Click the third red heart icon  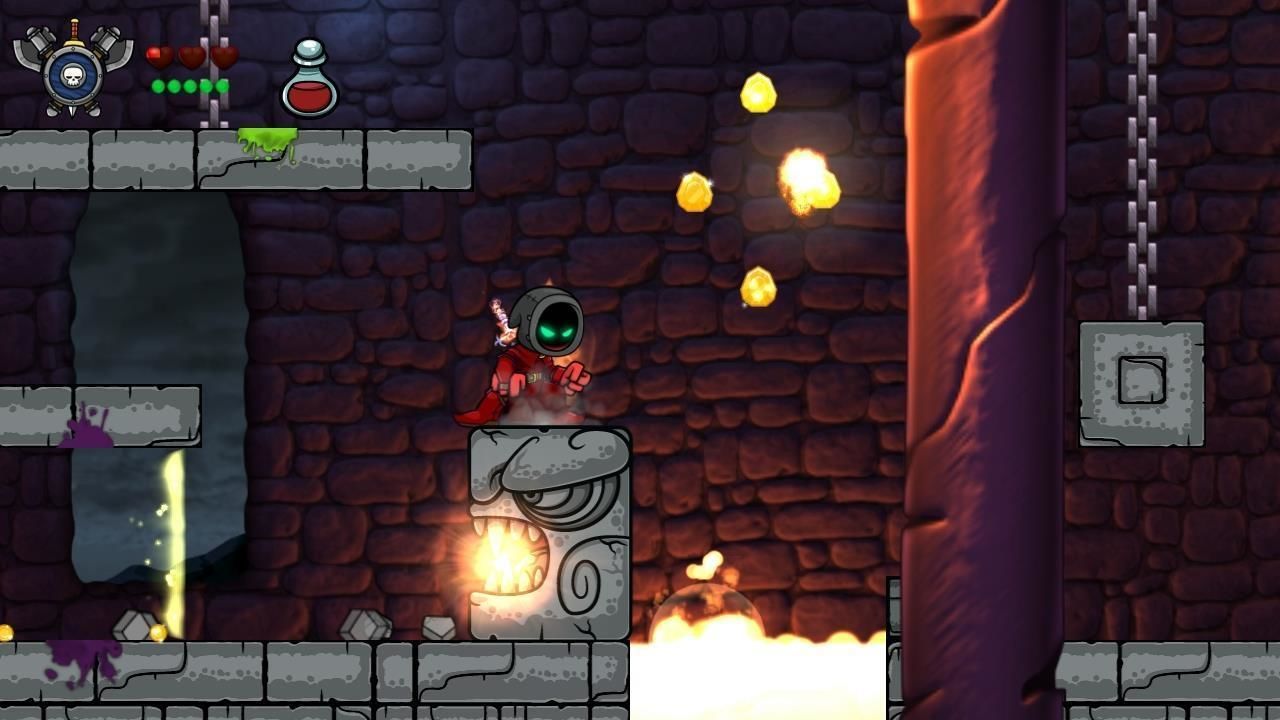click(x=222, y=55)
